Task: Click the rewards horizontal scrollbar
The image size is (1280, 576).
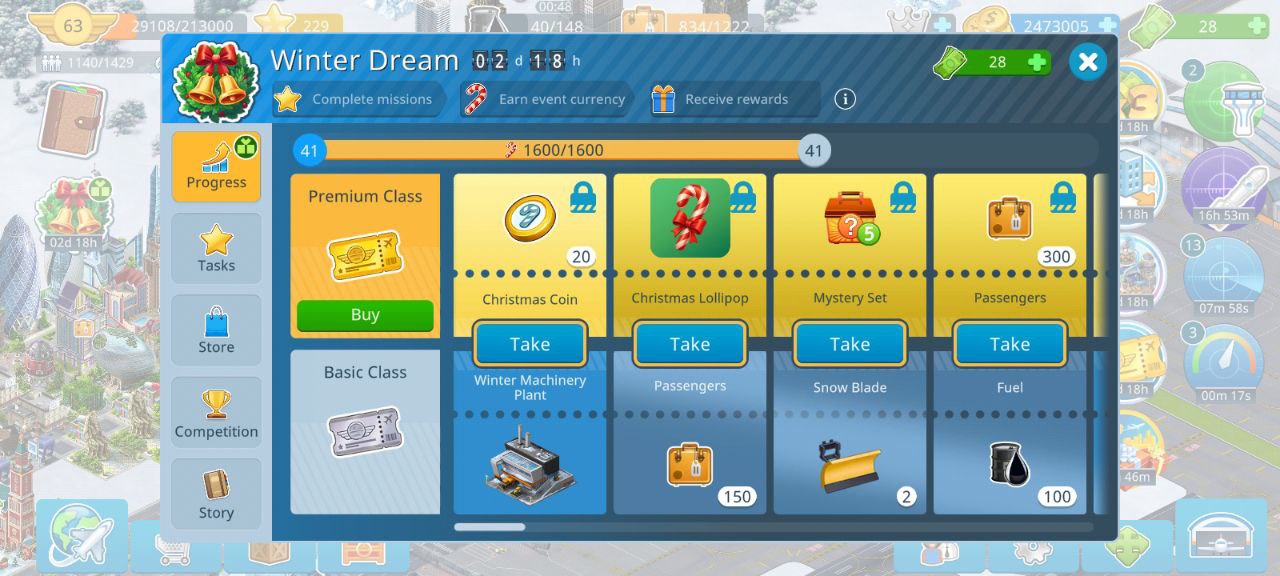Action: point(489,527)
